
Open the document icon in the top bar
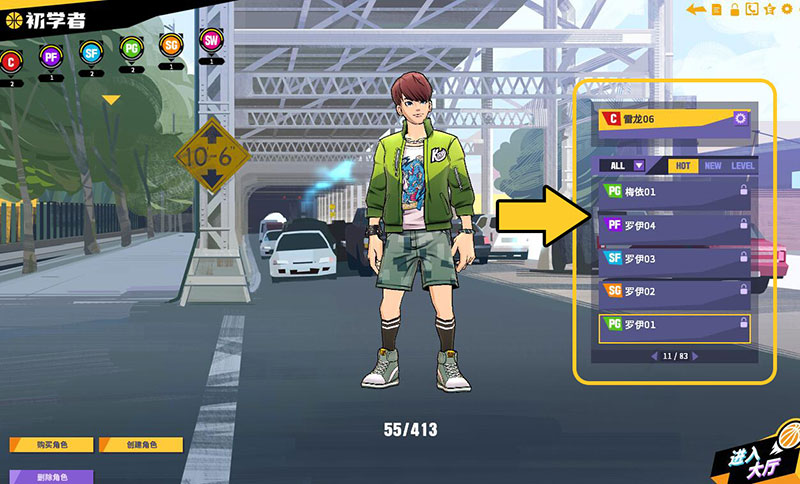pos(717,10)
